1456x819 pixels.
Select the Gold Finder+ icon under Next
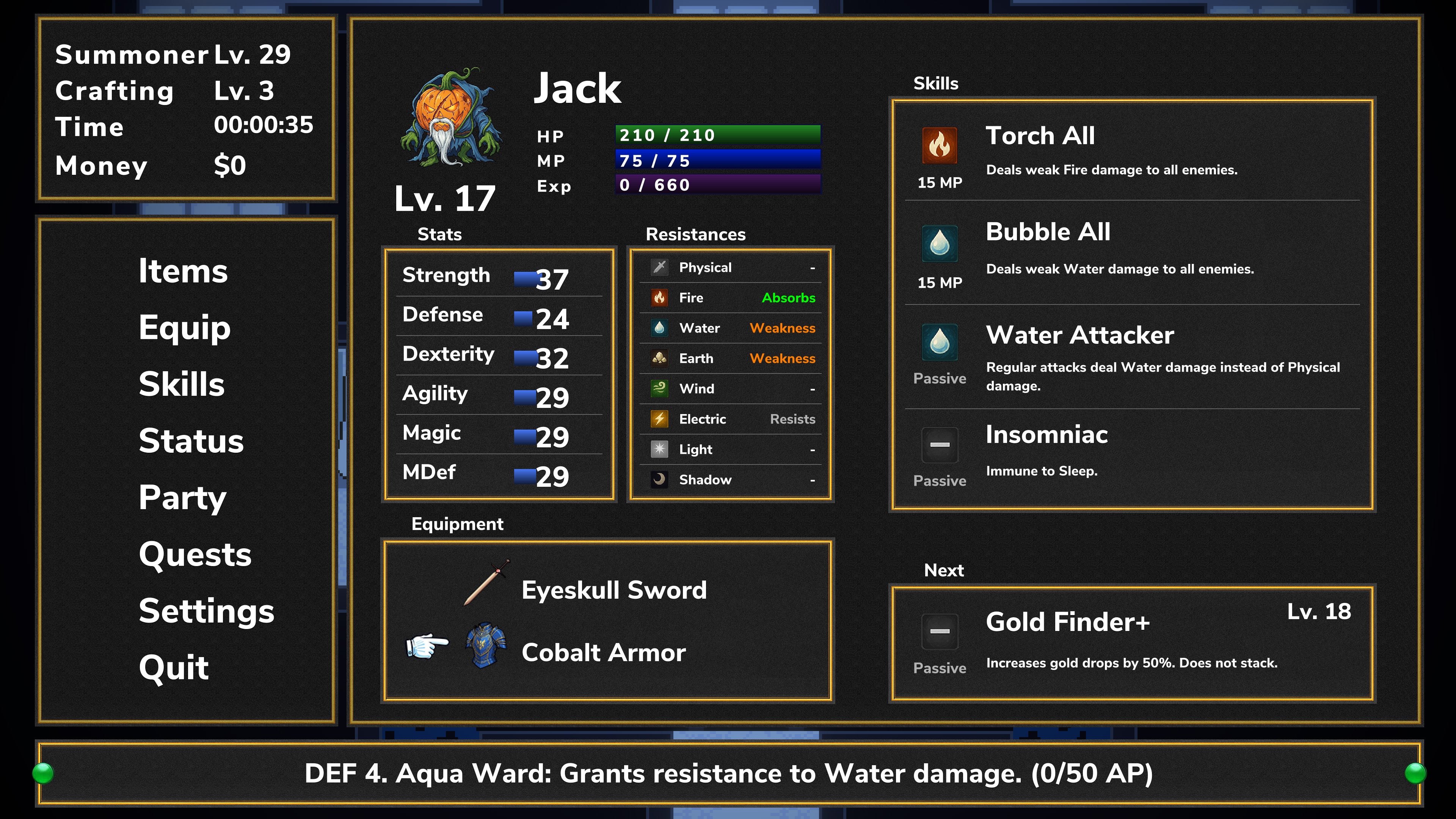[x=940, y=633]
